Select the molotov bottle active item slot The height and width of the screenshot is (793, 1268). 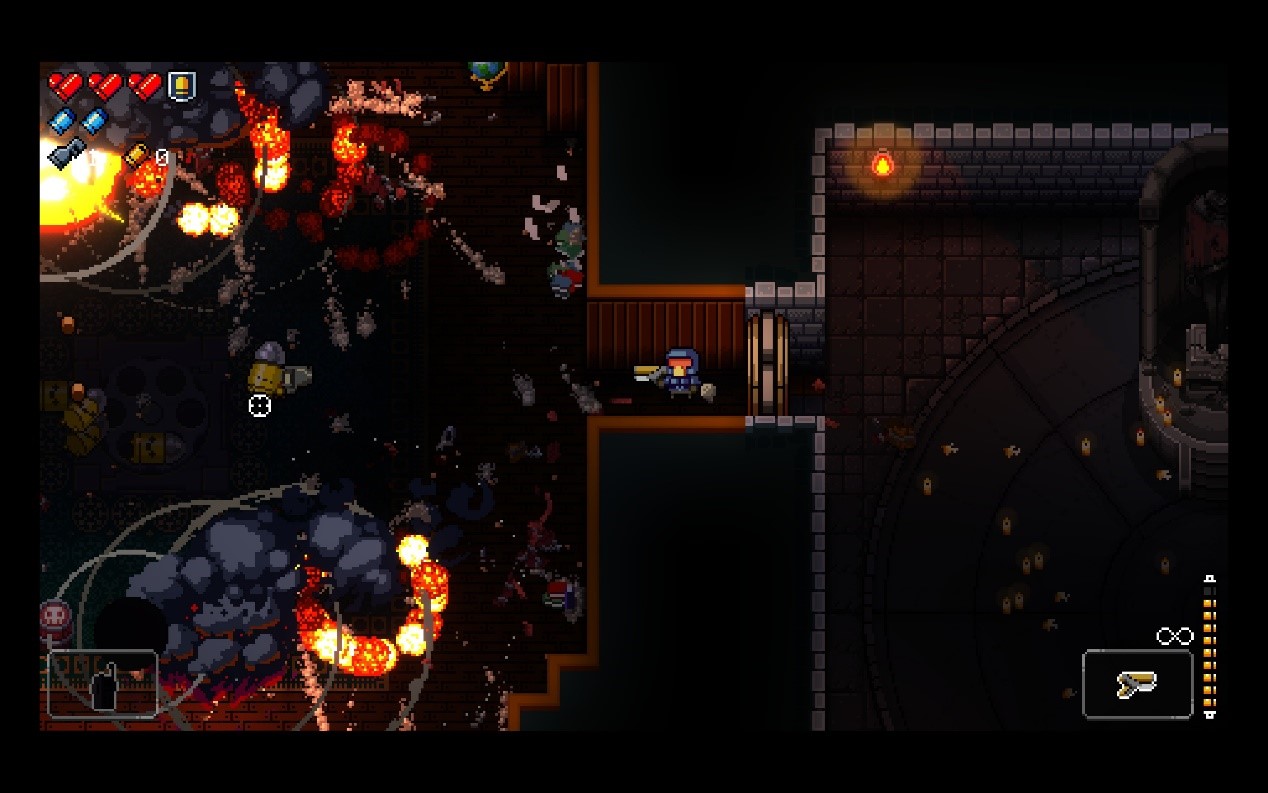102,683
